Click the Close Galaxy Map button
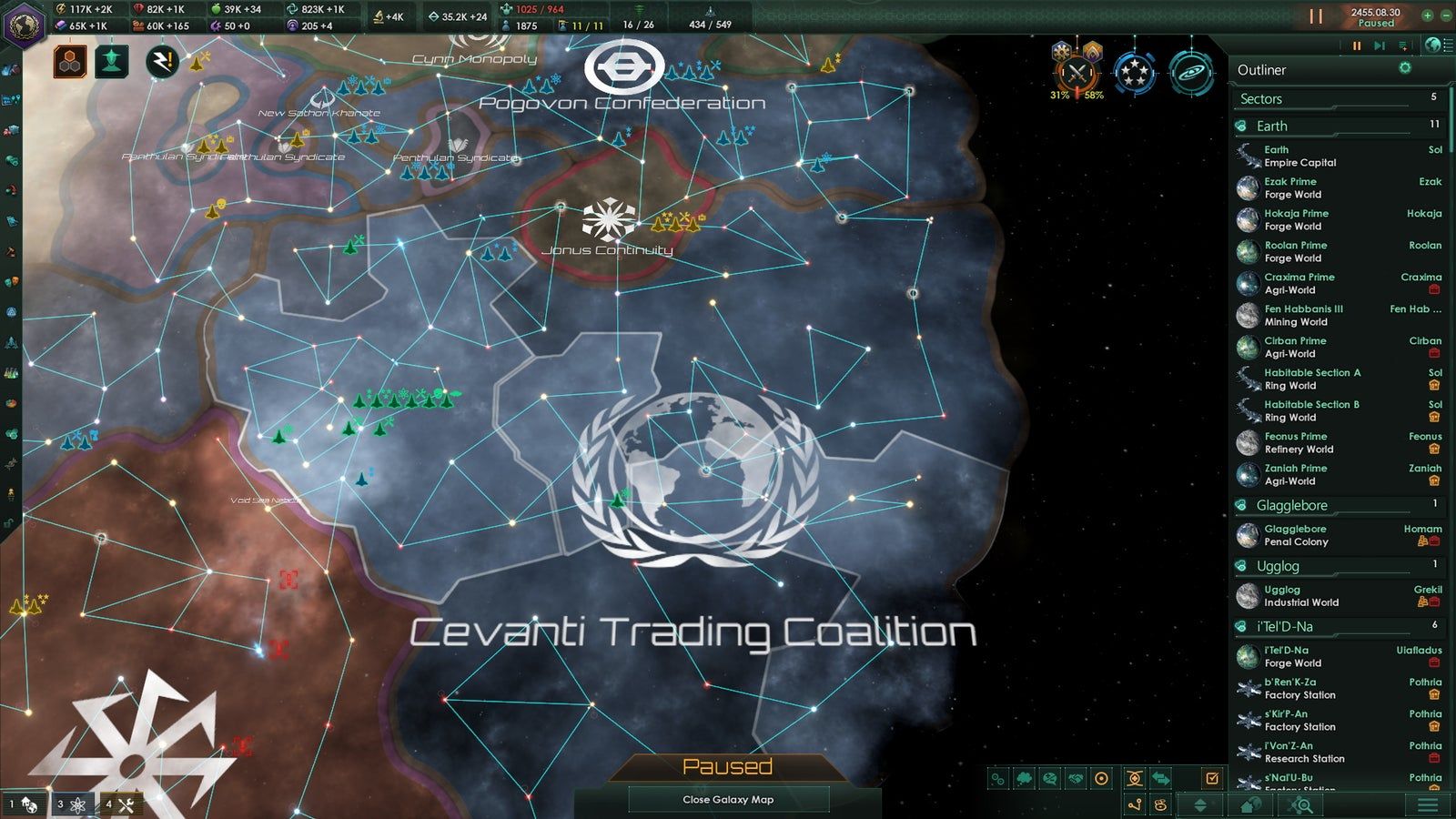Viewport: 1456px width, 819px height. click(728, 800)
